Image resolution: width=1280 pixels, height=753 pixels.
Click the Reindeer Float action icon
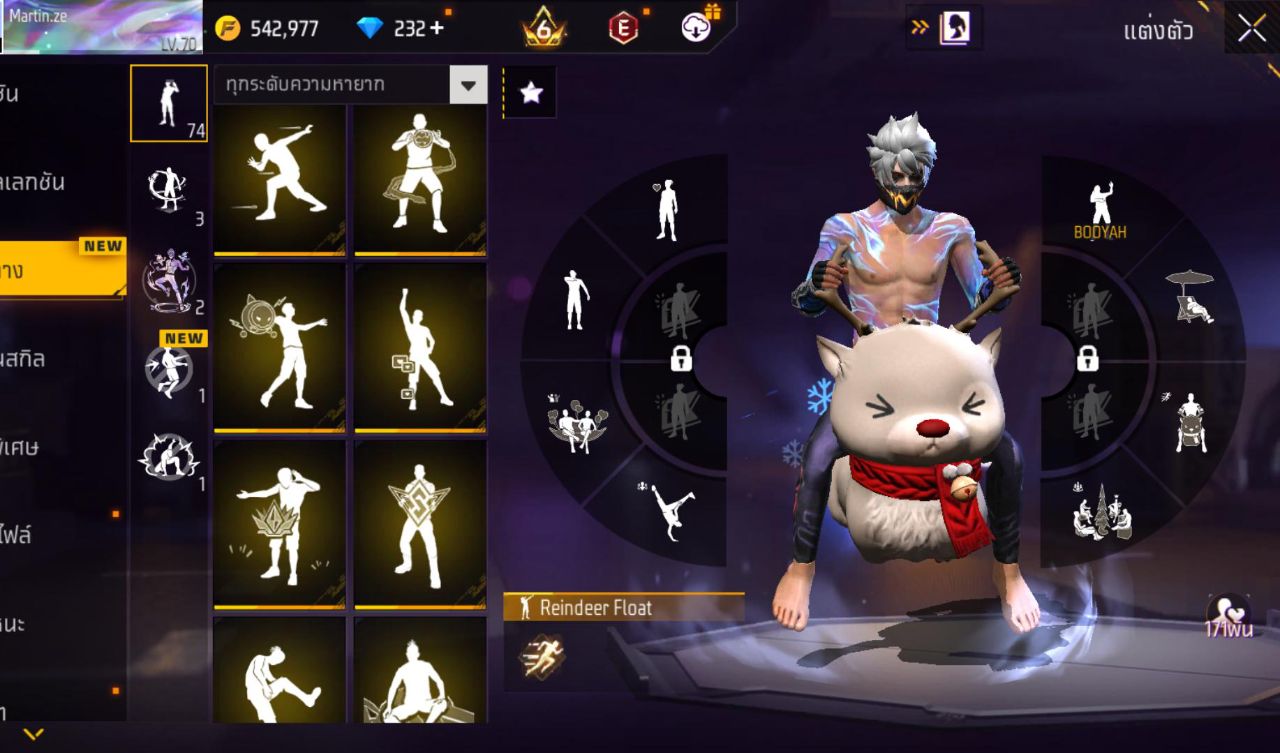pyautogui.click(x=541, y=656)
